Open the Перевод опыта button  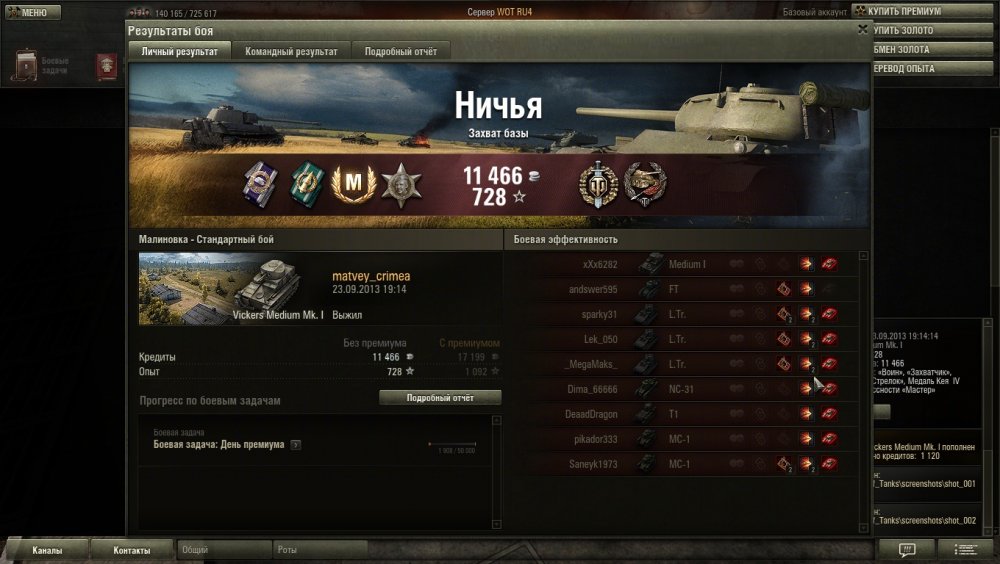tap(925, 68)
